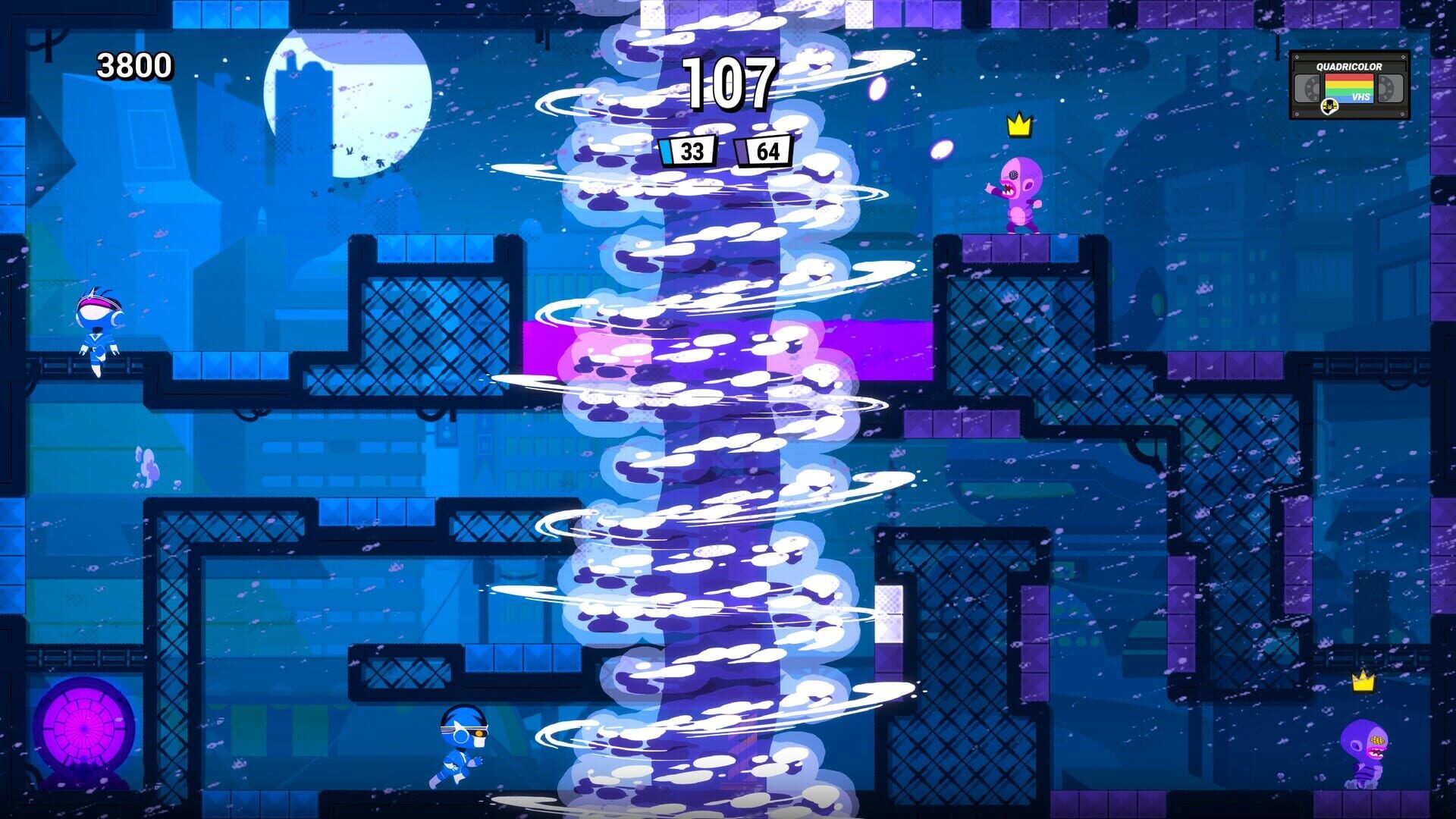Expand the blue counter showing 33

click(x=689, y=152)
